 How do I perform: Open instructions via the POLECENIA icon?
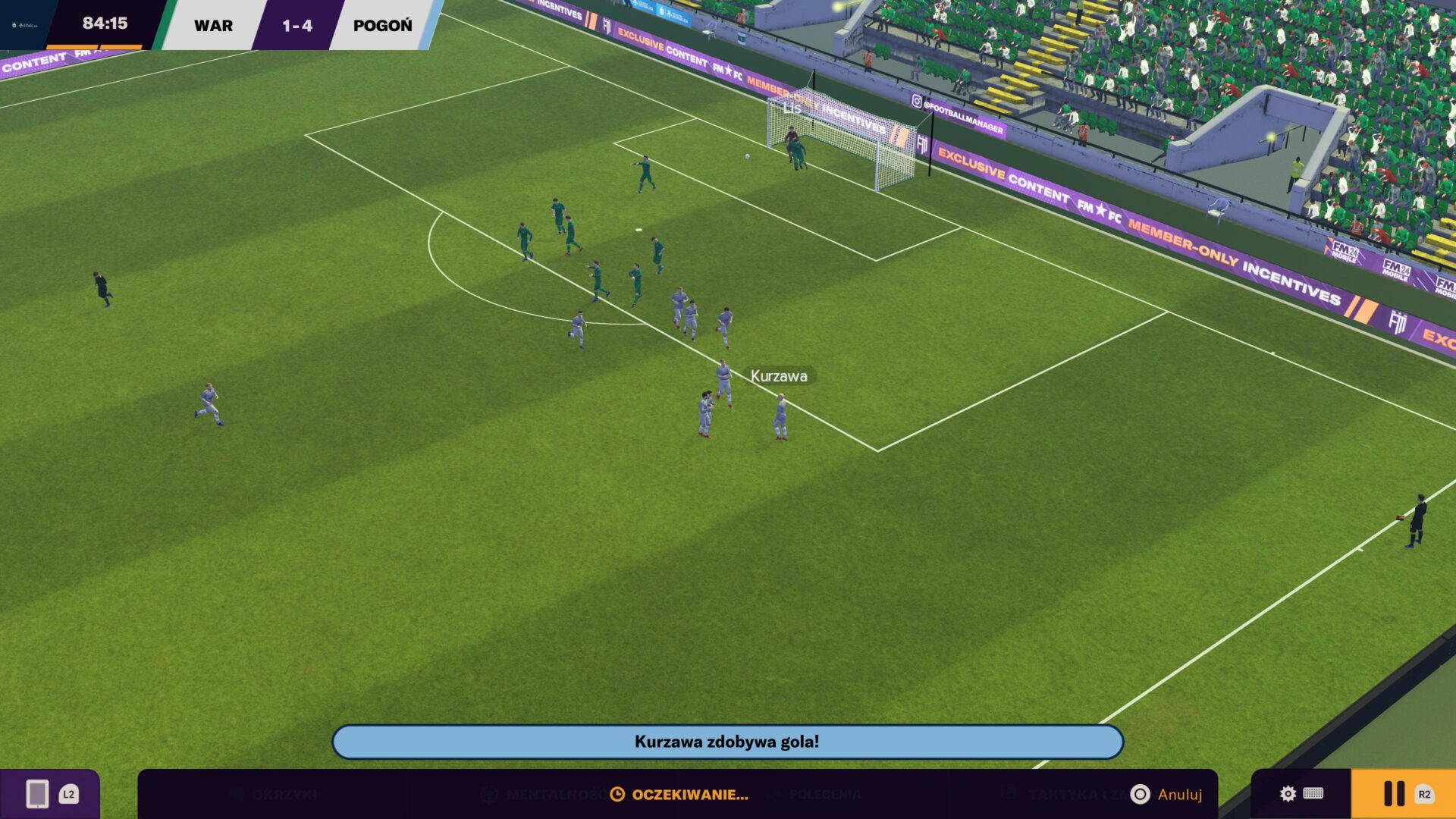click(776, 795)
